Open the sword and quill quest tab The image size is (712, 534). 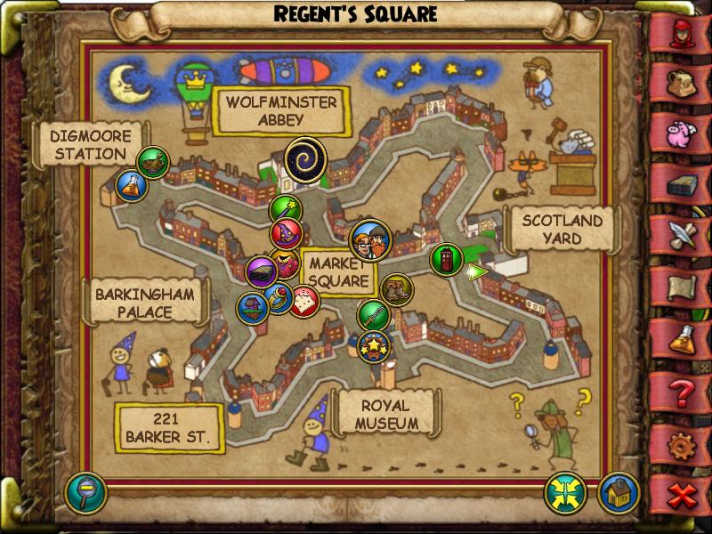[682, 235]
